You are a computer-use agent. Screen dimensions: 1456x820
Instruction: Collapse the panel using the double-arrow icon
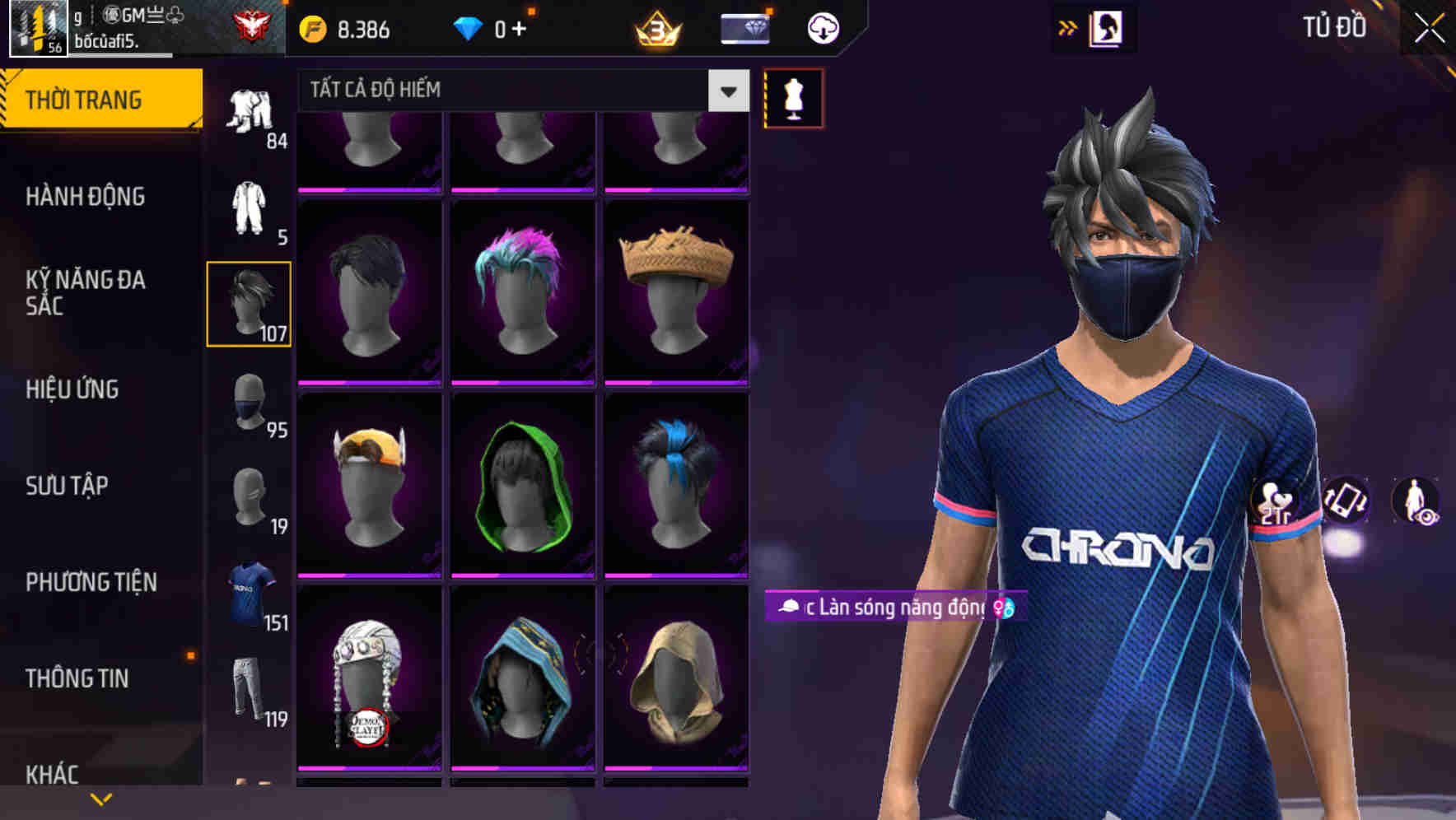click(1068, 27)
